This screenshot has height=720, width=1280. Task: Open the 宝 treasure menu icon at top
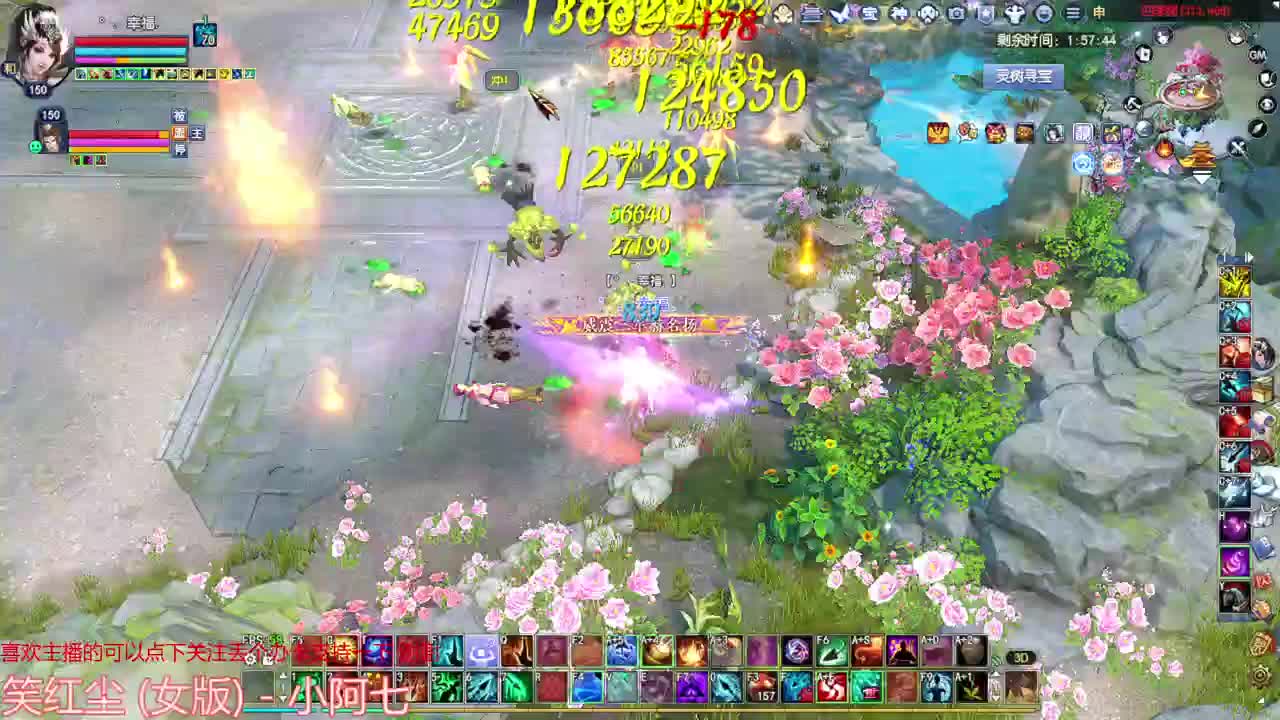pos(869,13)
